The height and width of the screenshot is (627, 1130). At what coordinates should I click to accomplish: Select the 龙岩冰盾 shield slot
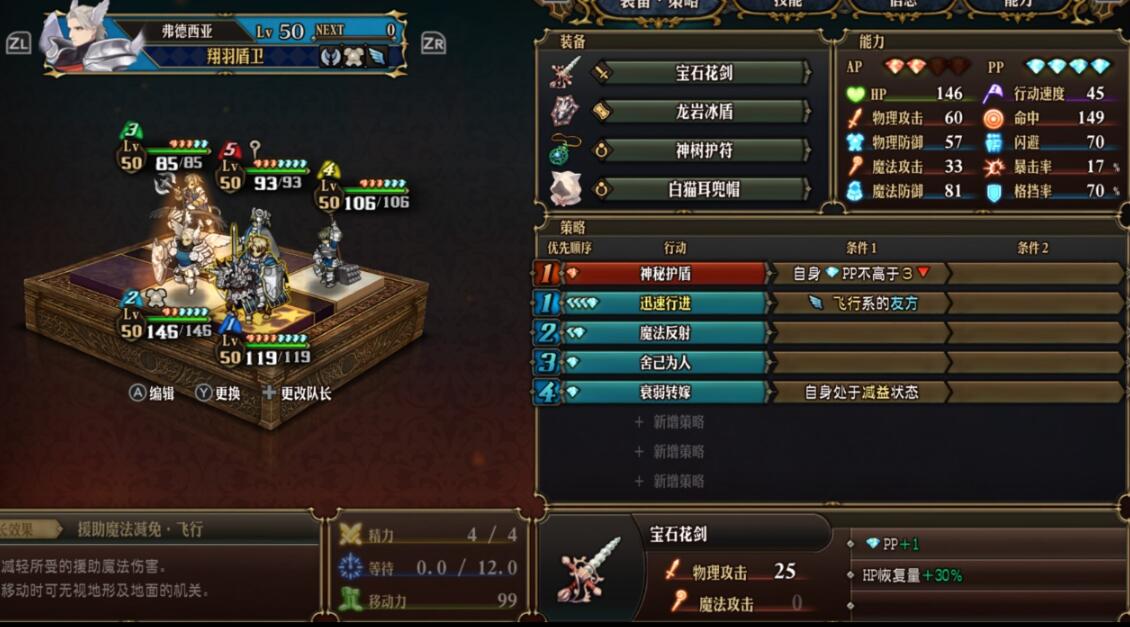tap(704, 112)
